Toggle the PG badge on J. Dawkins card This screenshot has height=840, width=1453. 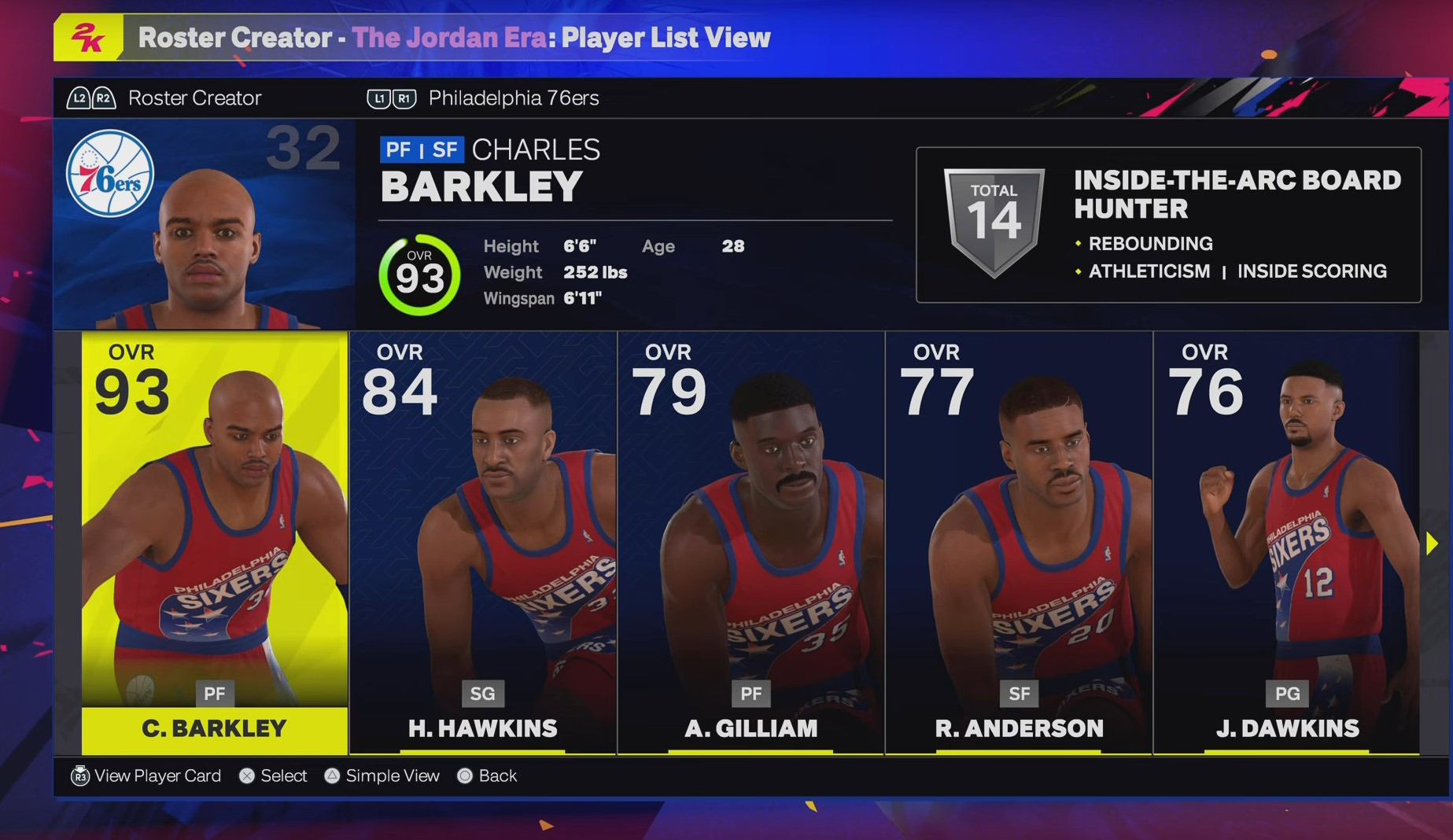[x=1287, y=694]
